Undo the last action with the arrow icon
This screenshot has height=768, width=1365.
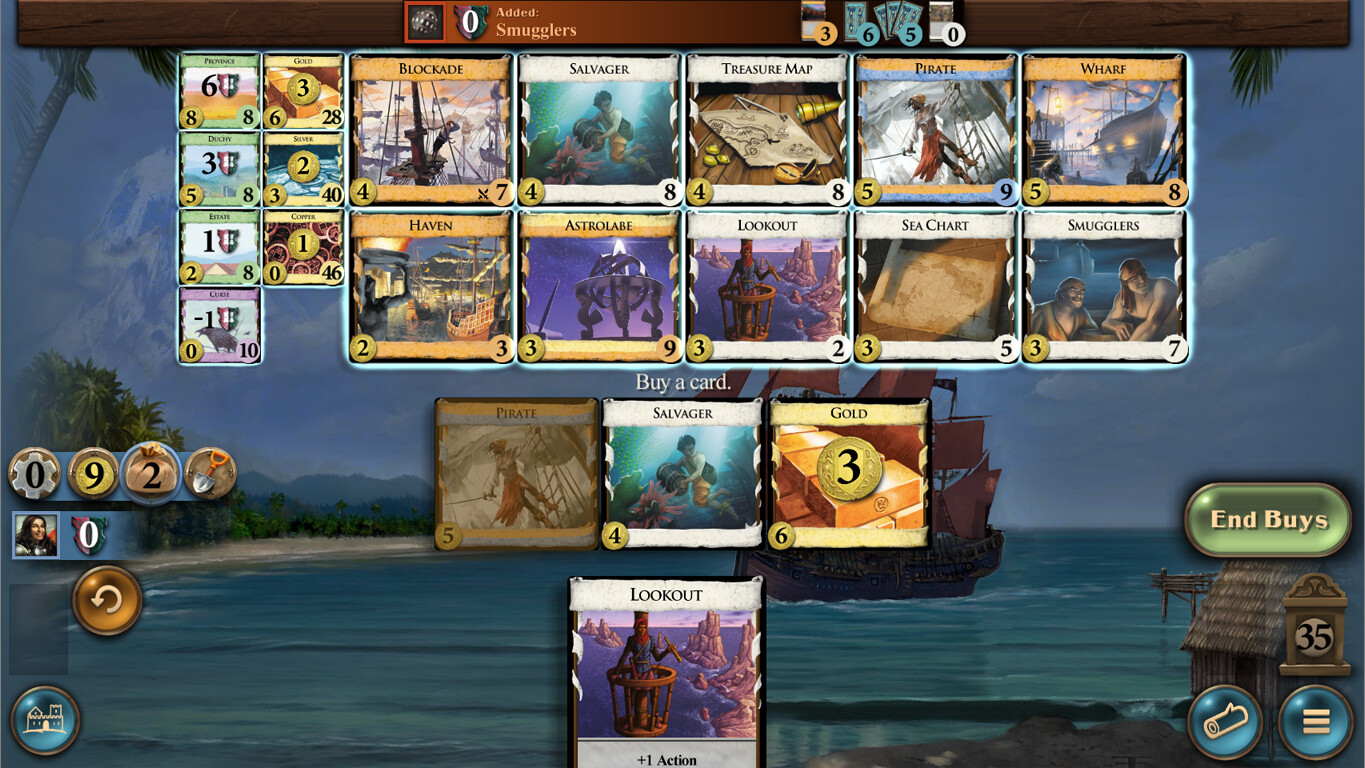coord(107,601)
